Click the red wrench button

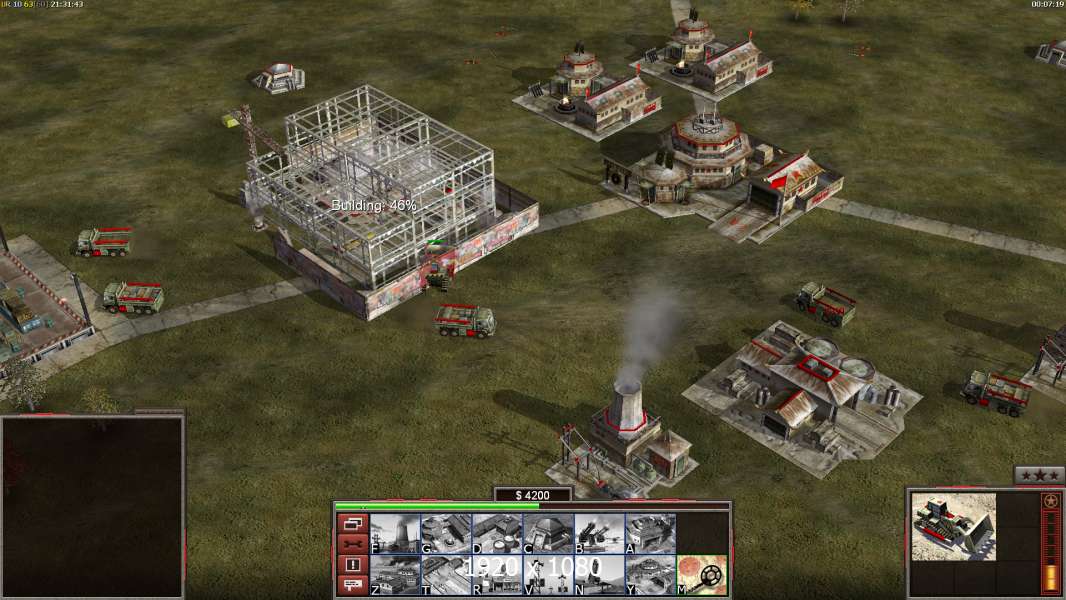352,544
